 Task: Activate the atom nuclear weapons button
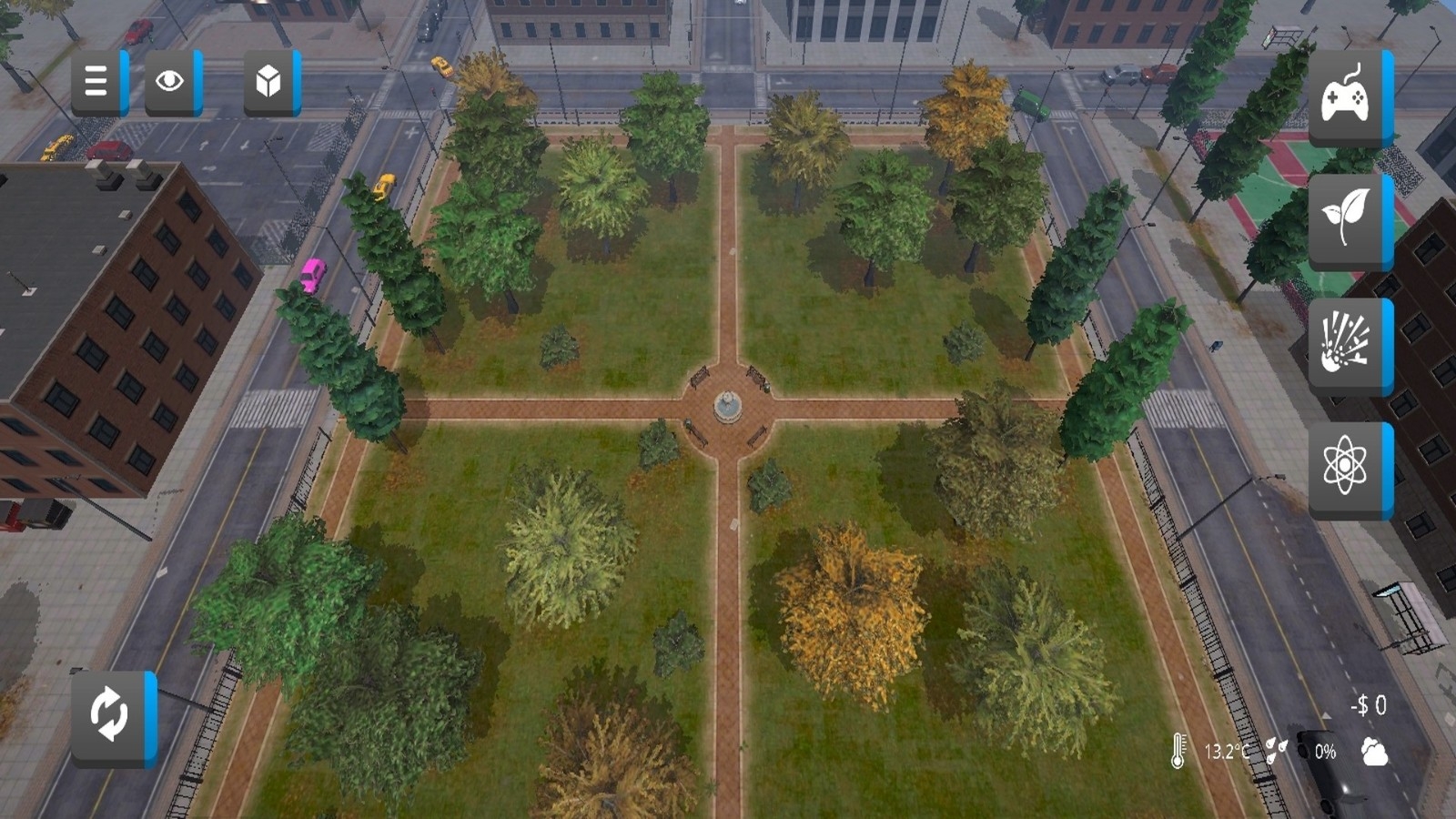1346,469
